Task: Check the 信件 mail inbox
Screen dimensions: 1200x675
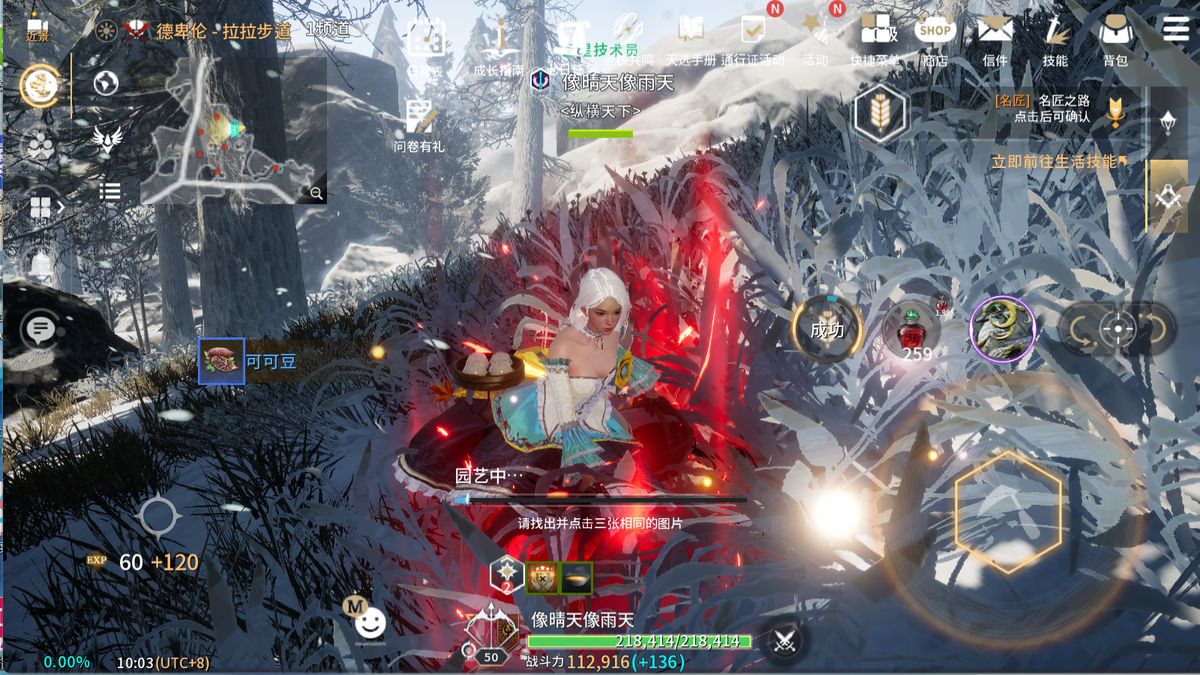Action: coord(995,38)
